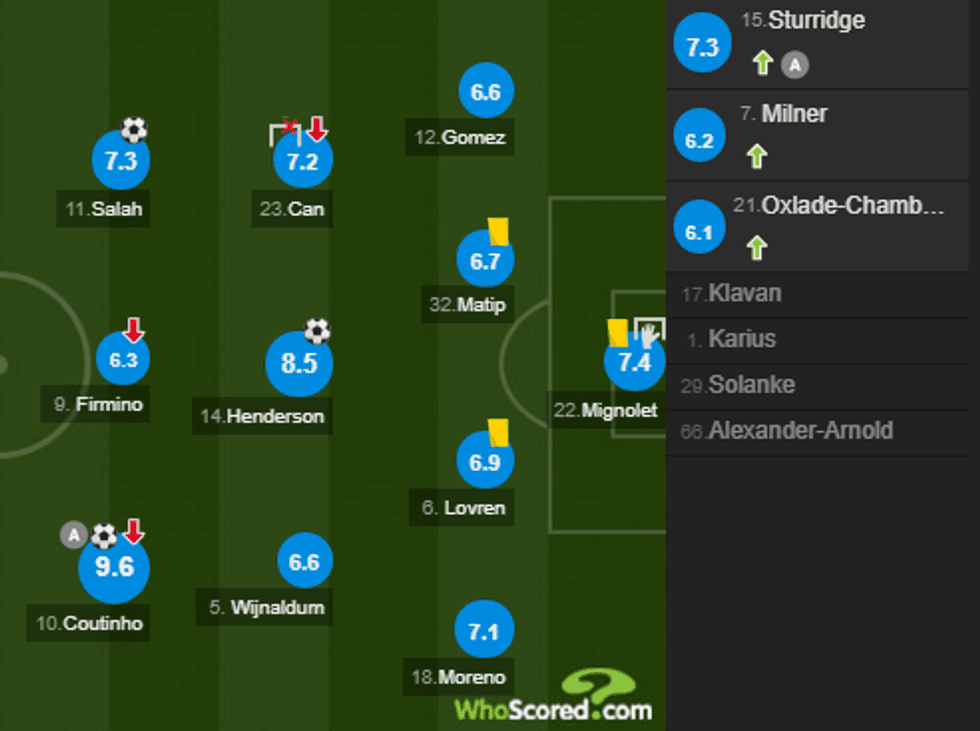980x731 pixels.
Task: Select substitute Milner in the bench list
Action: [x=822, y=135]
